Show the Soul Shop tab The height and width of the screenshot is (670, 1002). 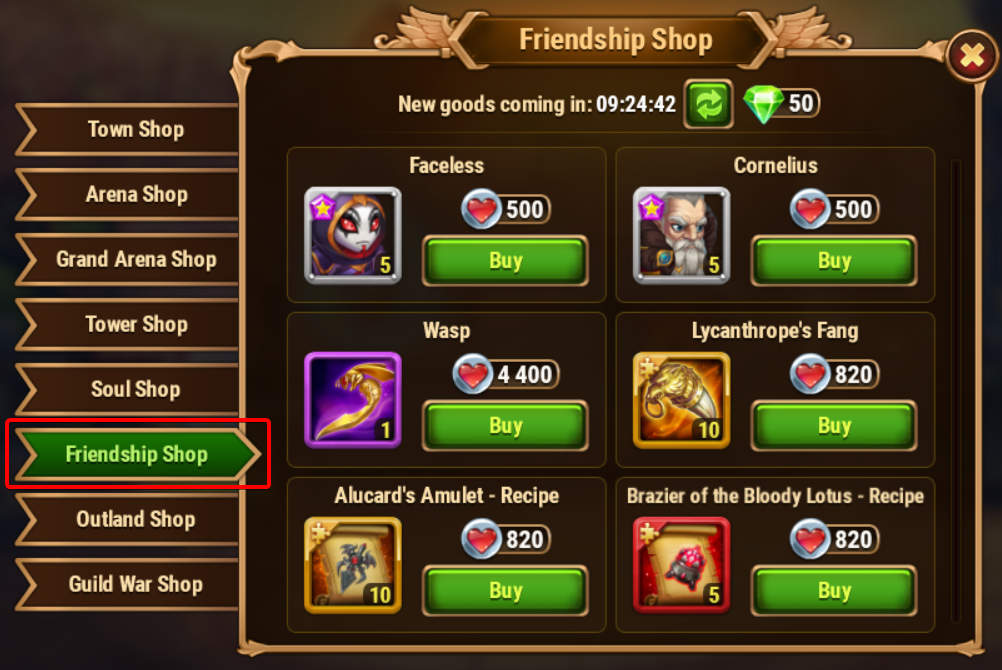coord(135,390)
